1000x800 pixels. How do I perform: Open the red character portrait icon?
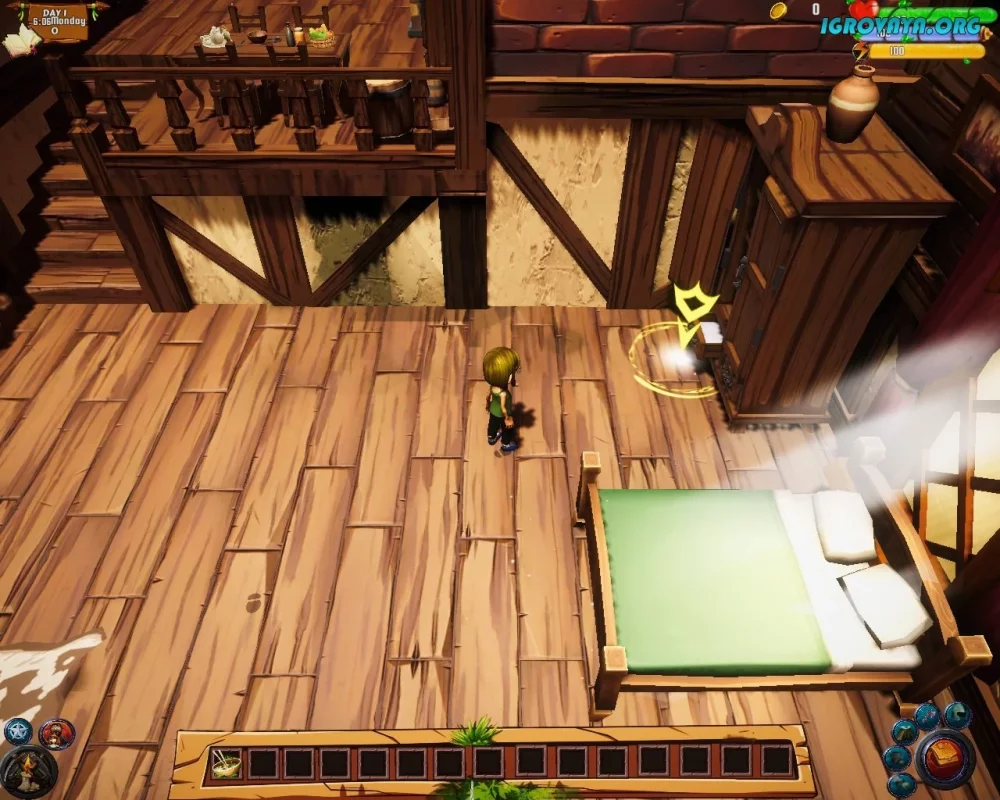[57, 734]
